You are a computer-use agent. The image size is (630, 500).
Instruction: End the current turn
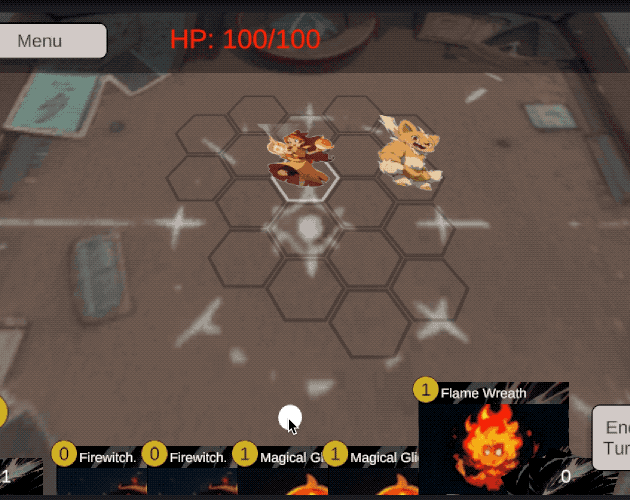(x=612, y=437)
